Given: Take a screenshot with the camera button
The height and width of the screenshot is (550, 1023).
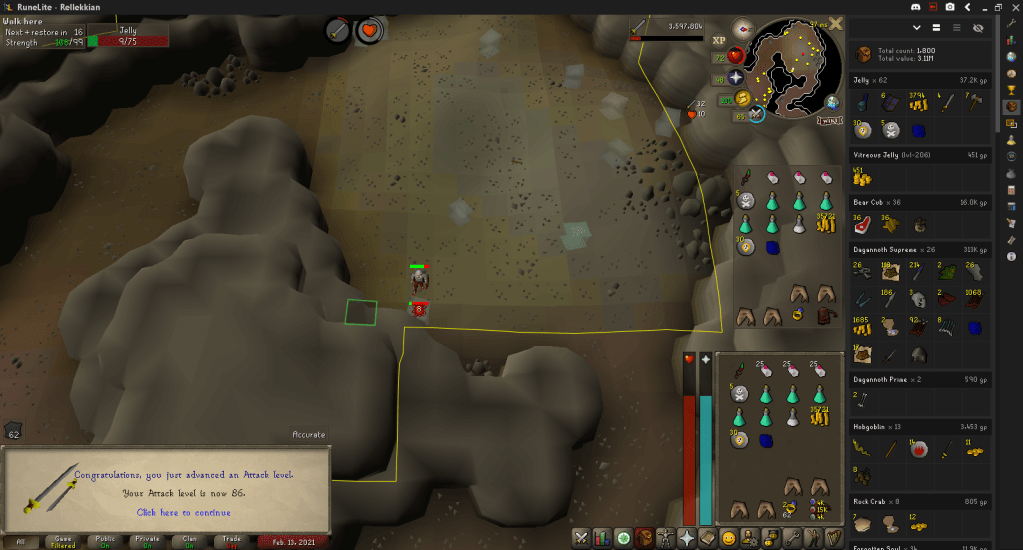Looking at the screenshot, I should coord(949,7).
